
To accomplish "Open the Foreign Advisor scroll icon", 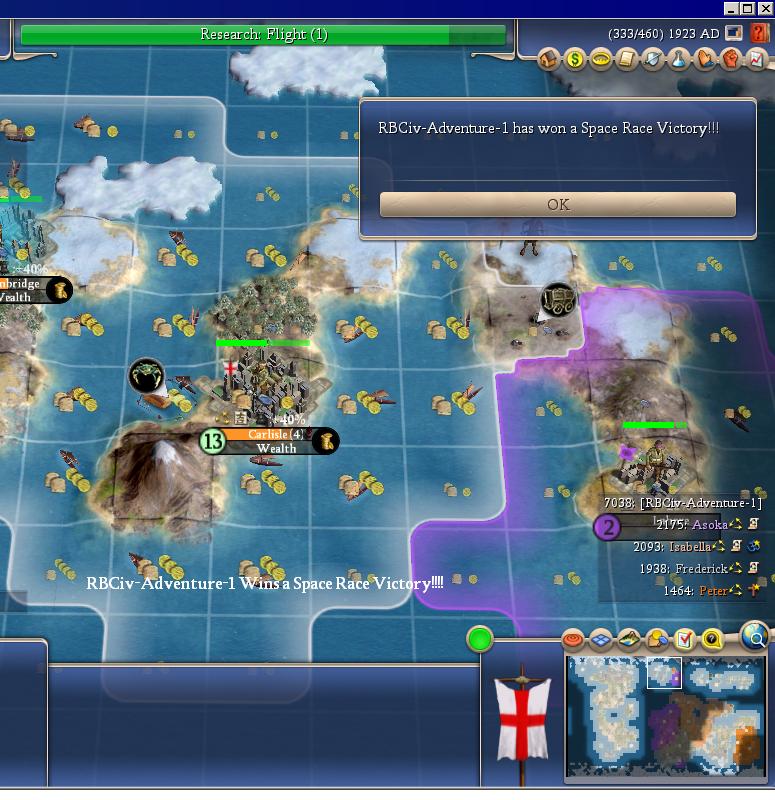I will [x=627, y=60].
